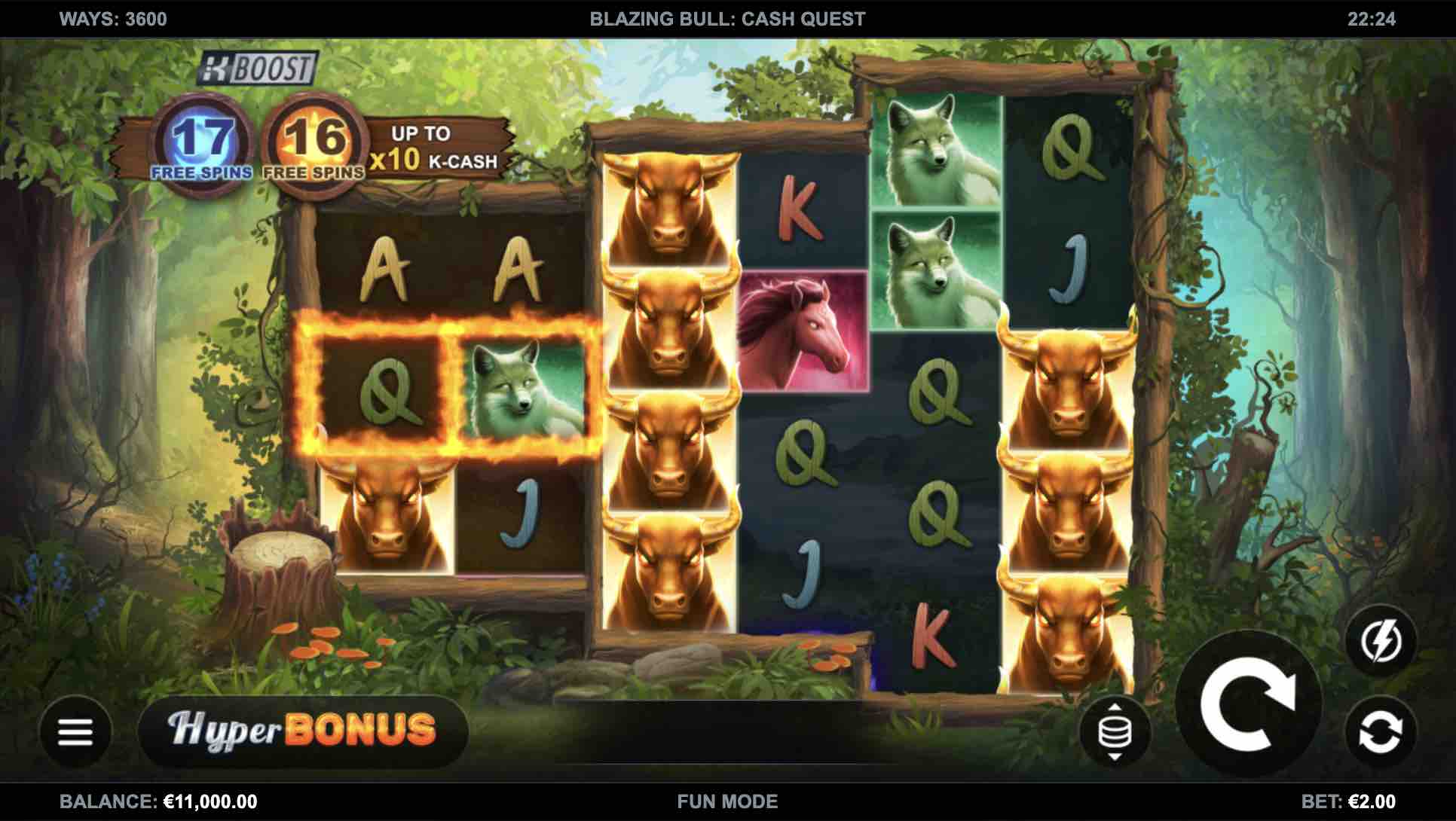Image resolution: width=1456 pixels, height=821 pixels.
Task: Open bet settings via the coin stack icon
Action: 1115,731
